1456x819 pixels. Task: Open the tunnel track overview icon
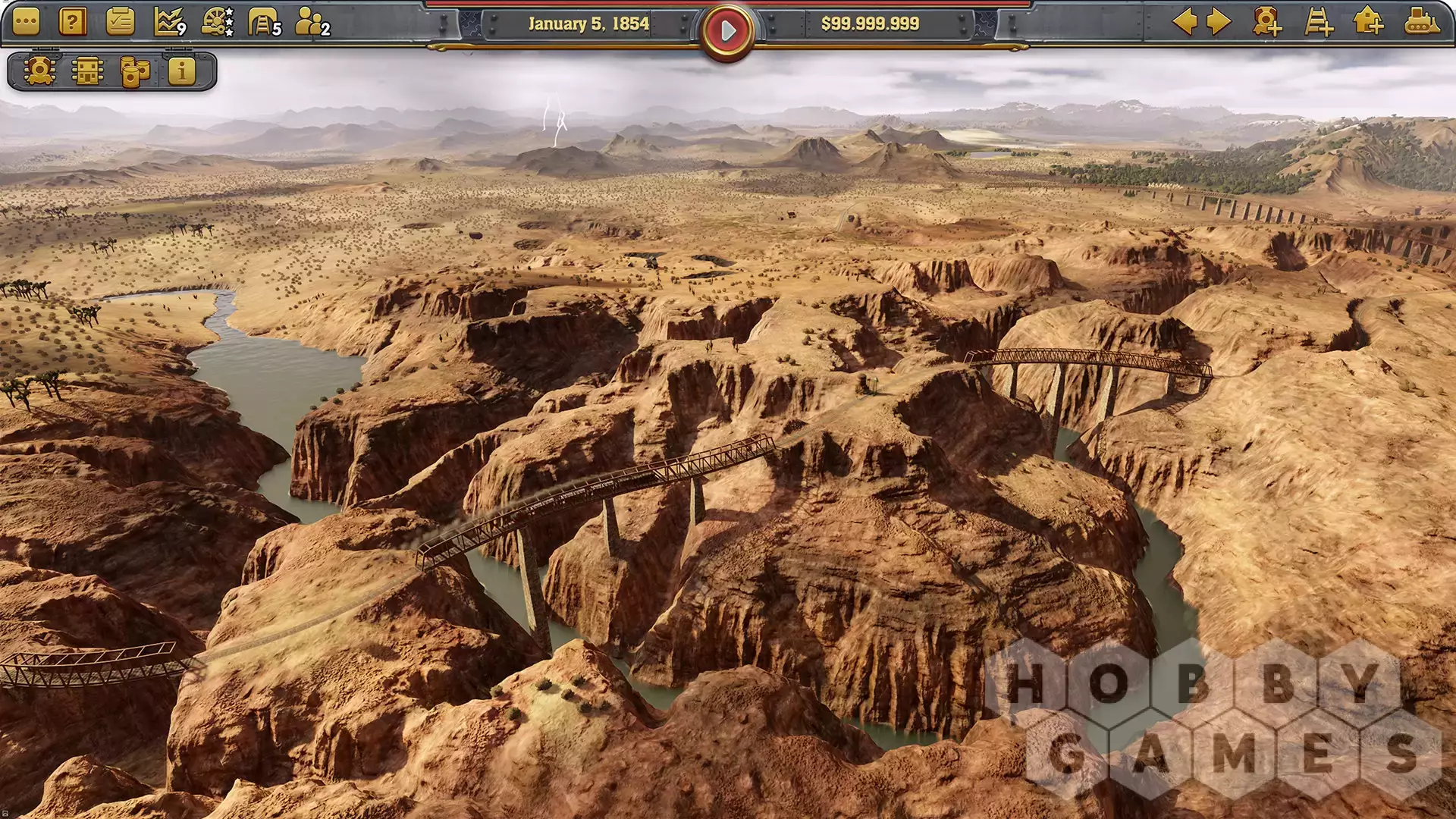coord(265,23)
